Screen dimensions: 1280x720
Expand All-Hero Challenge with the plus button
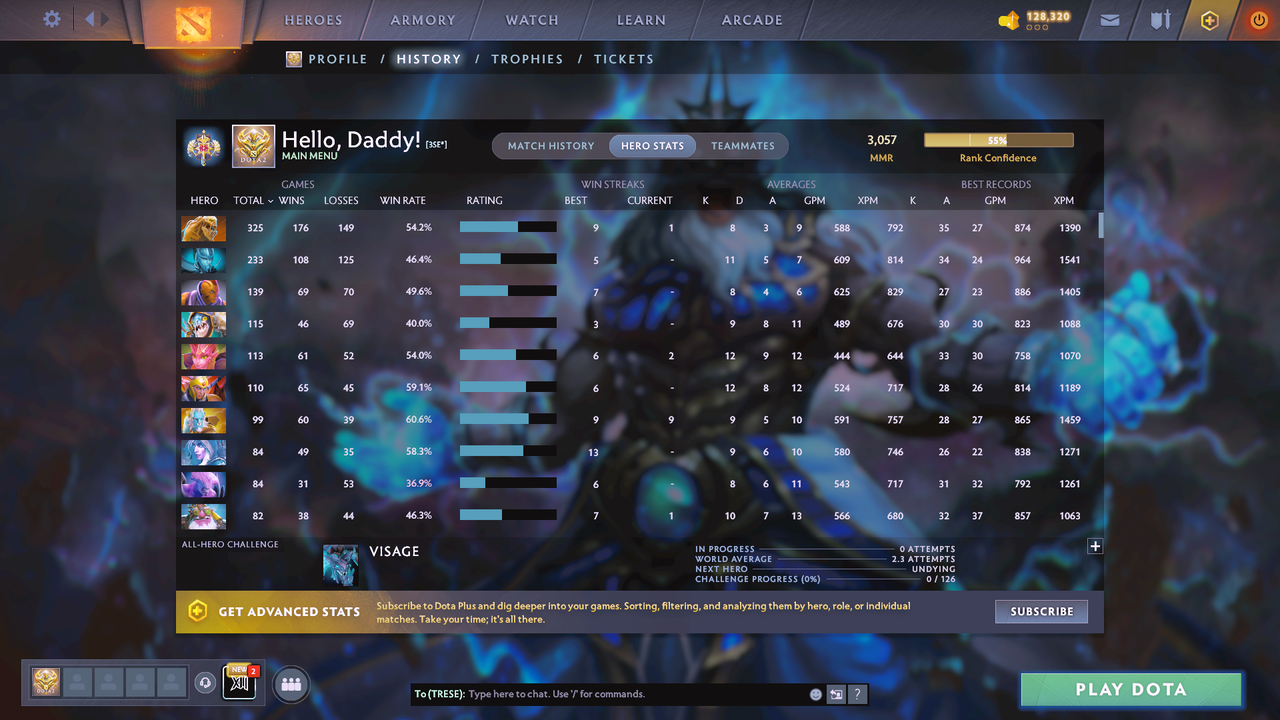coord(1095,546)
